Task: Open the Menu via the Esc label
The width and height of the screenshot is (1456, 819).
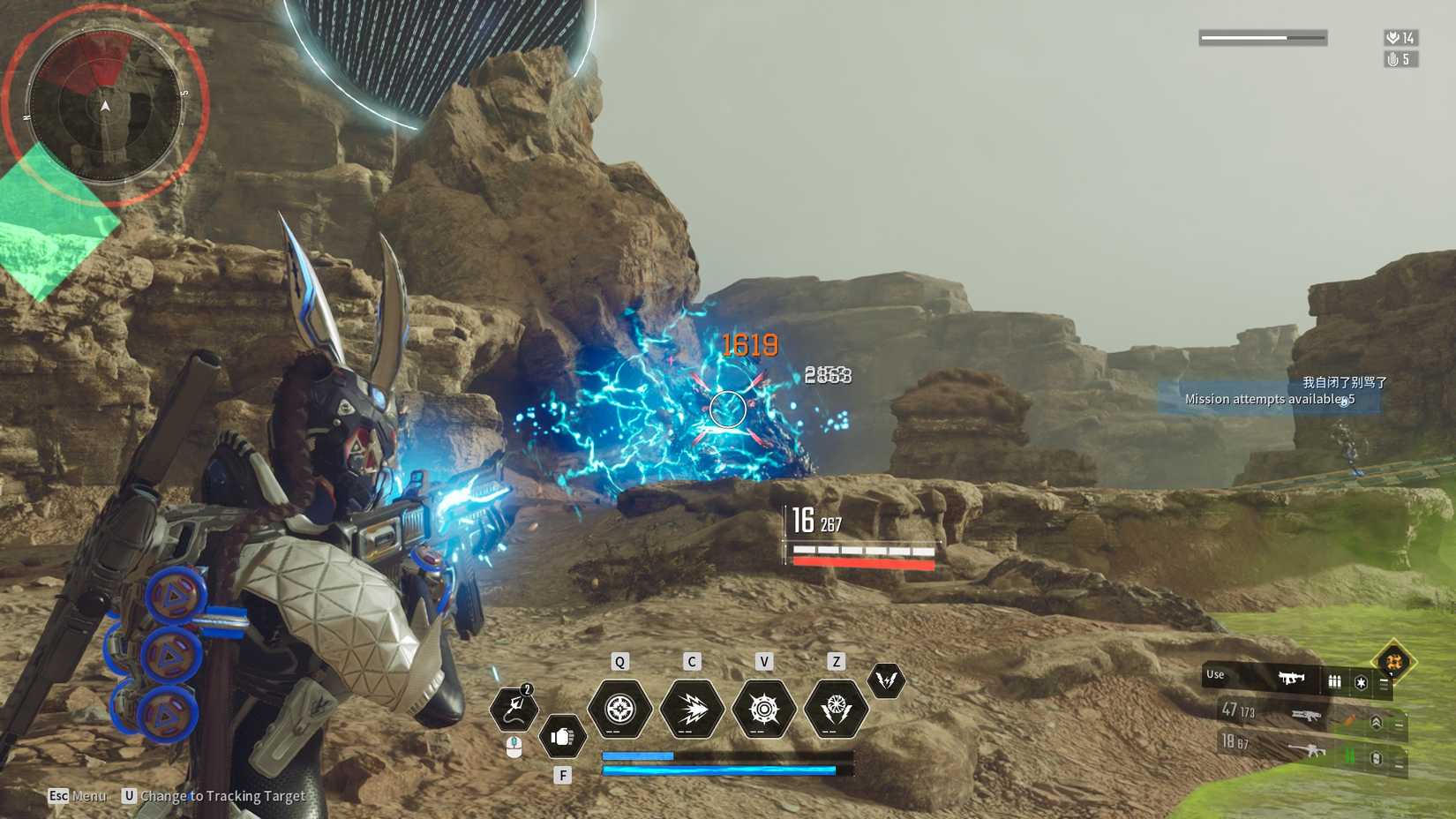Action: pos(58,795)
